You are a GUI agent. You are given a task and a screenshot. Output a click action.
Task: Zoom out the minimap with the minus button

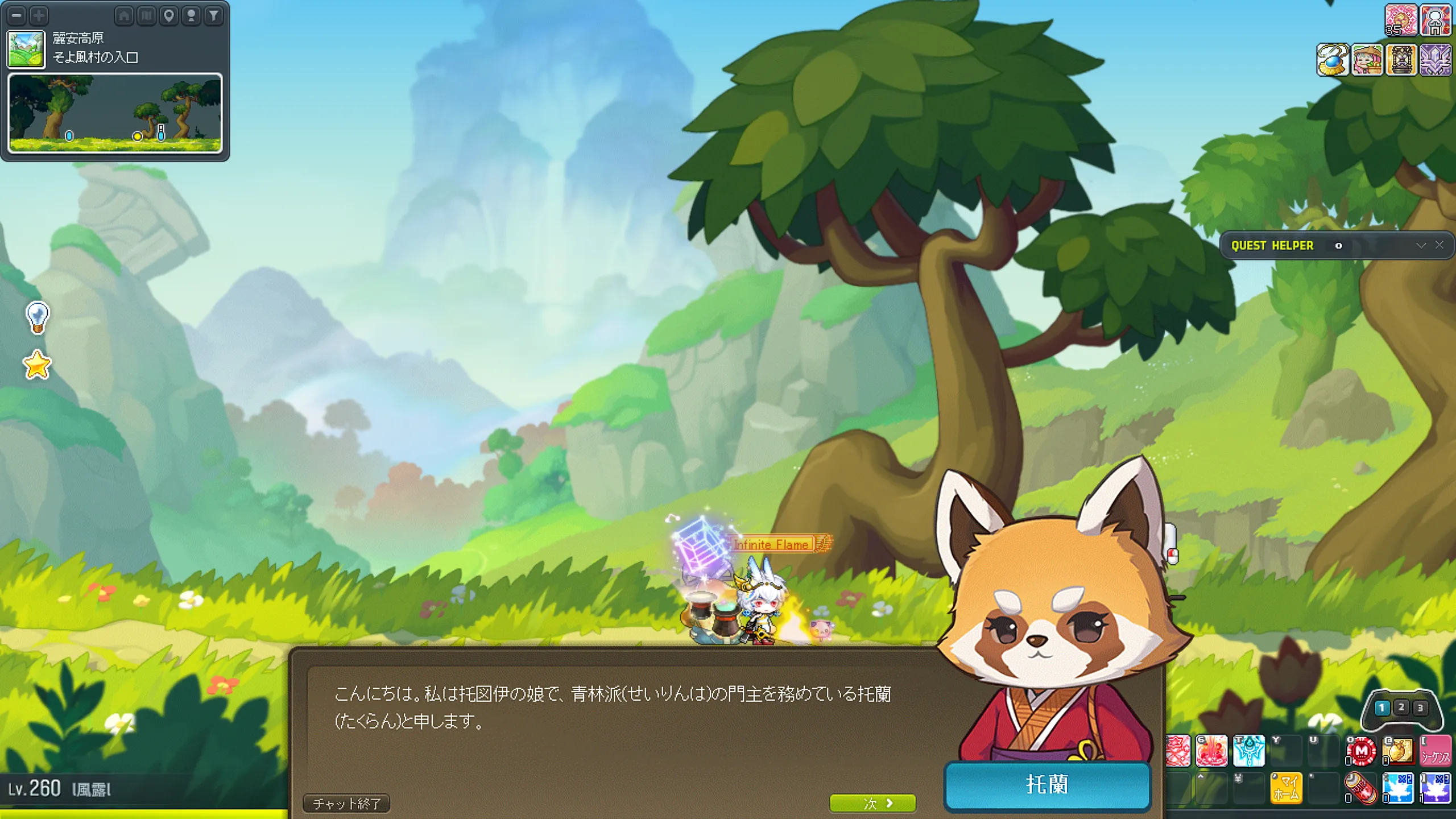17,15
